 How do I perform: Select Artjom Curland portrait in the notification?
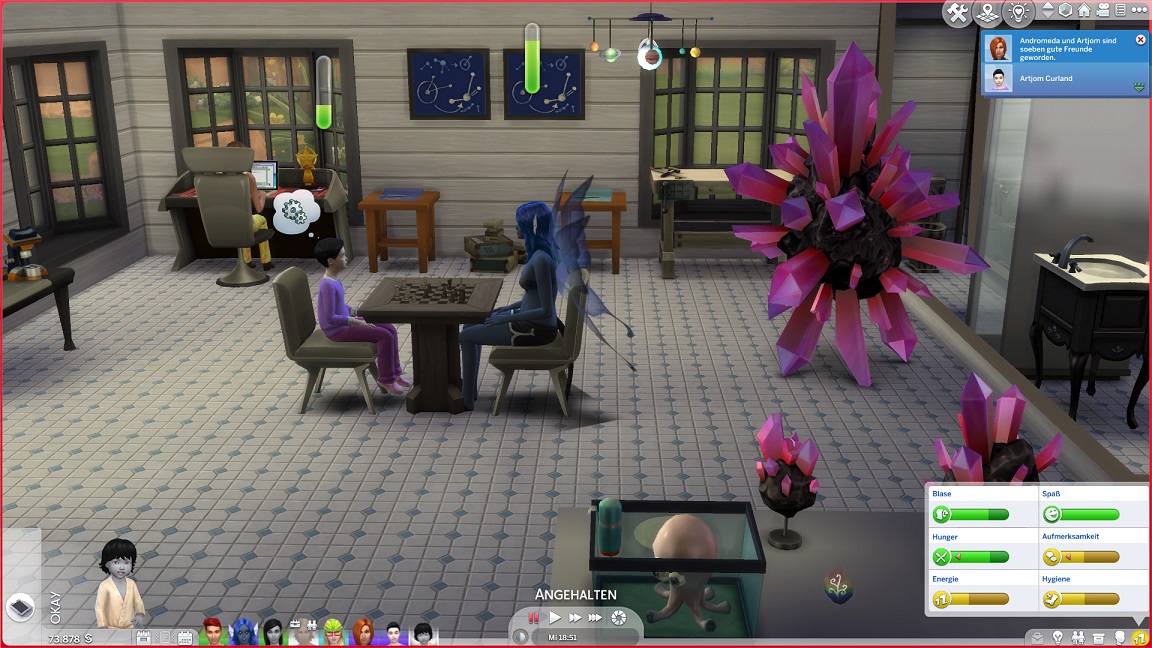click(x=997, y=79)
